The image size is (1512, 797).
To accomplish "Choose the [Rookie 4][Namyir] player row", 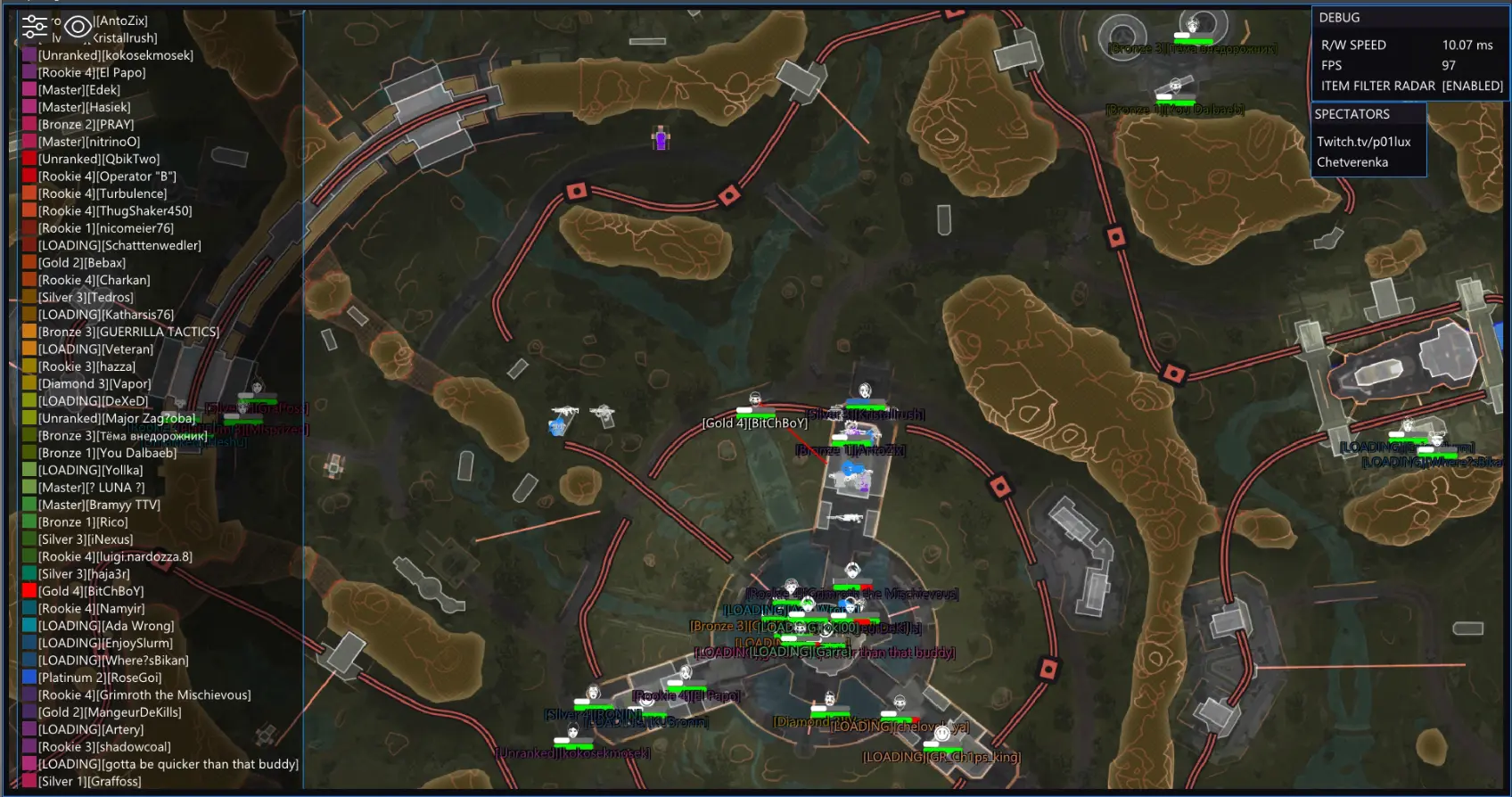I will click(x=90, y=609).
